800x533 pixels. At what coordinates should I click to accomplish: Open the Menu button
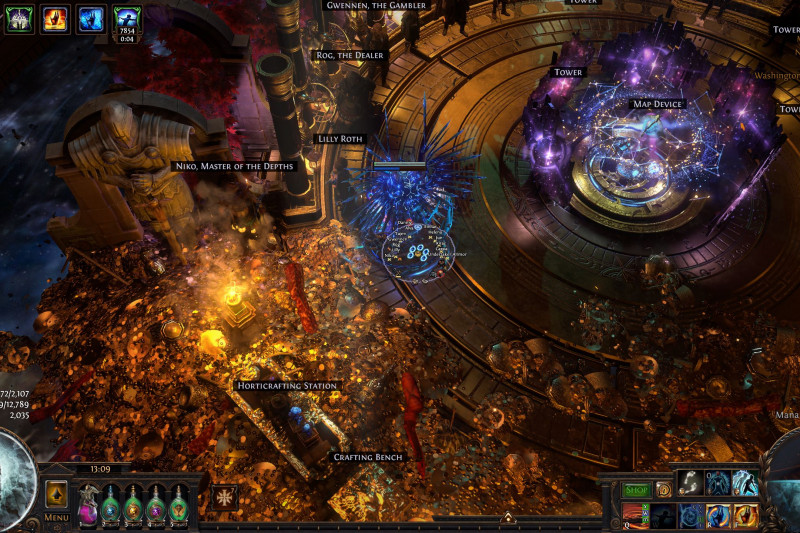click(56, 517)
